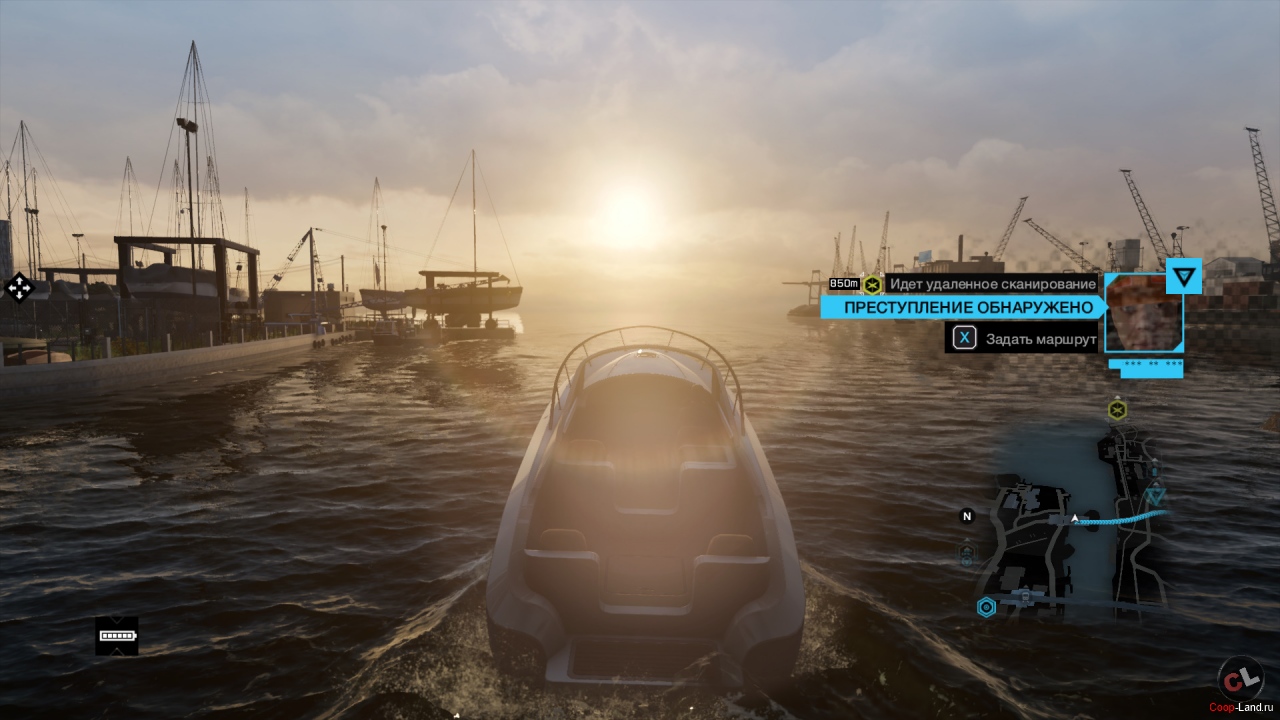Open the Coop-Land.ru watermark logo
The width and height of the screenshot is (1280, 720).
pyautogui.click(x=1241, y=681)
